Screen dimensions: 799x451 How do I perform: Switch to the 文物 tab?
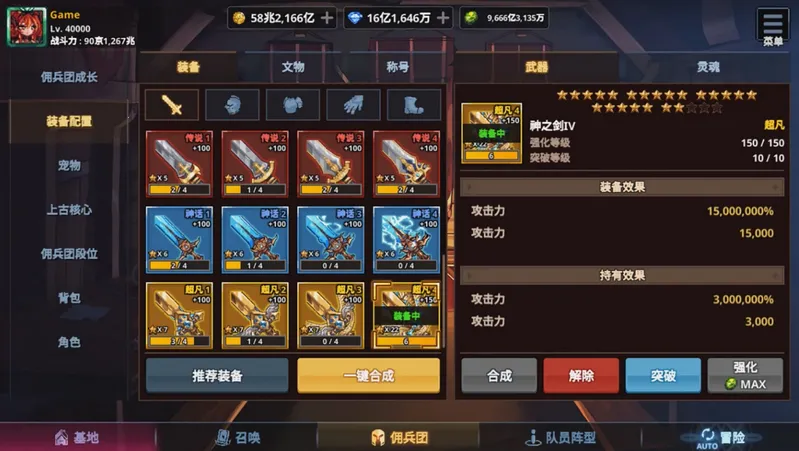(292, 68)
